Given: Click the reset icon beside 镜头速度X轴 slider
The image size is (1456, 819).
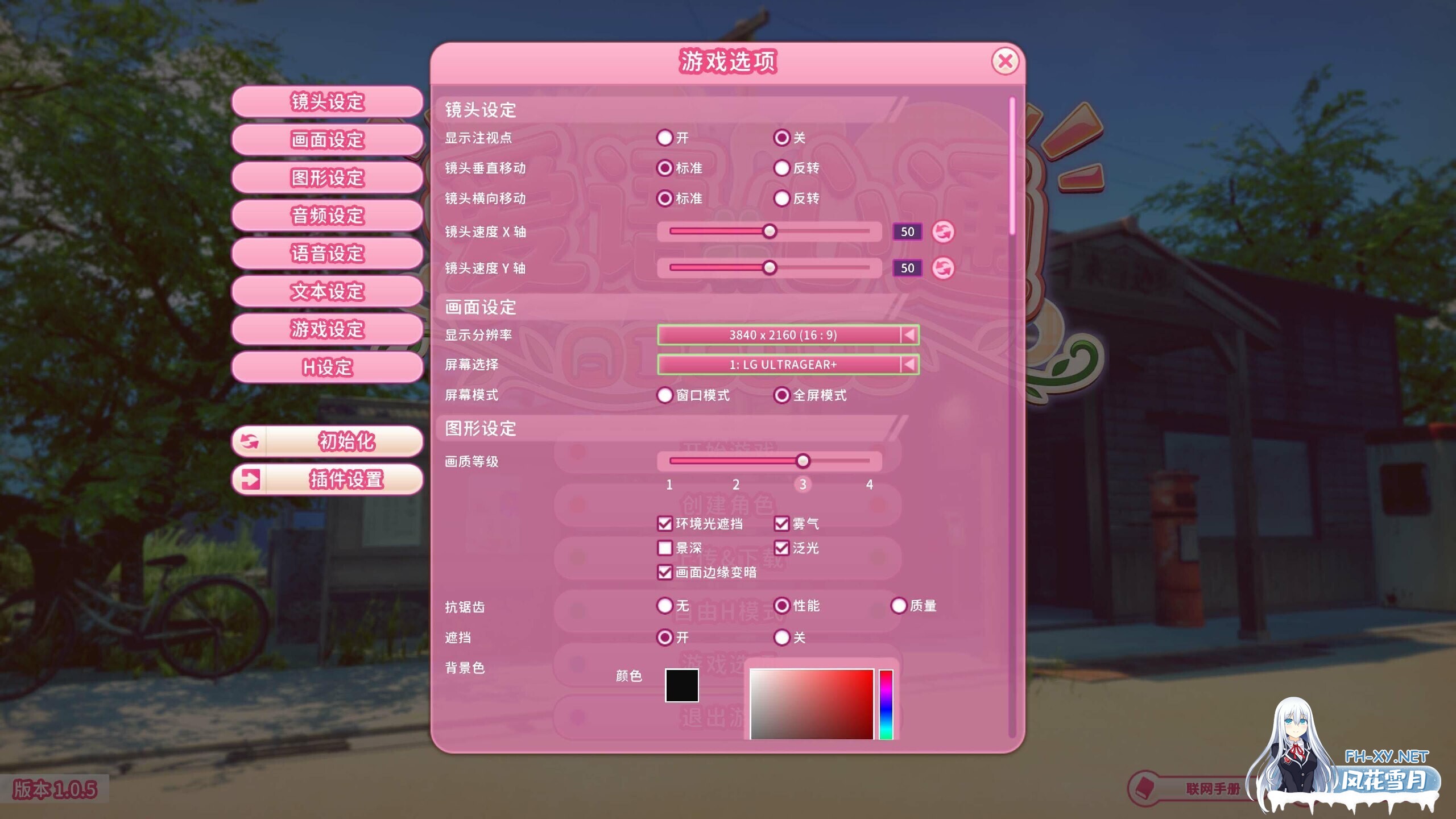Looking at the screenshot, I should pyautogui.click(x=942, y=232).
